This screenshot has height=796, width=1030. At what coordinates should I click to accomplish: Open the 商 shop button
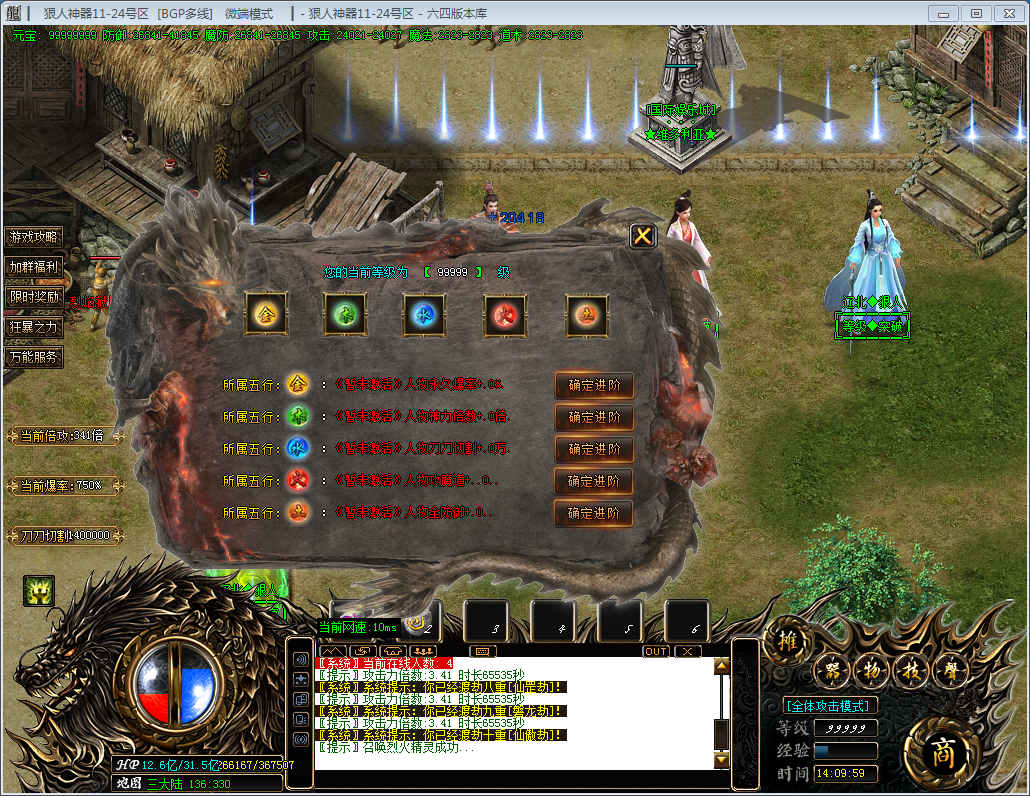pyautogui.click(x=941, y=751)
